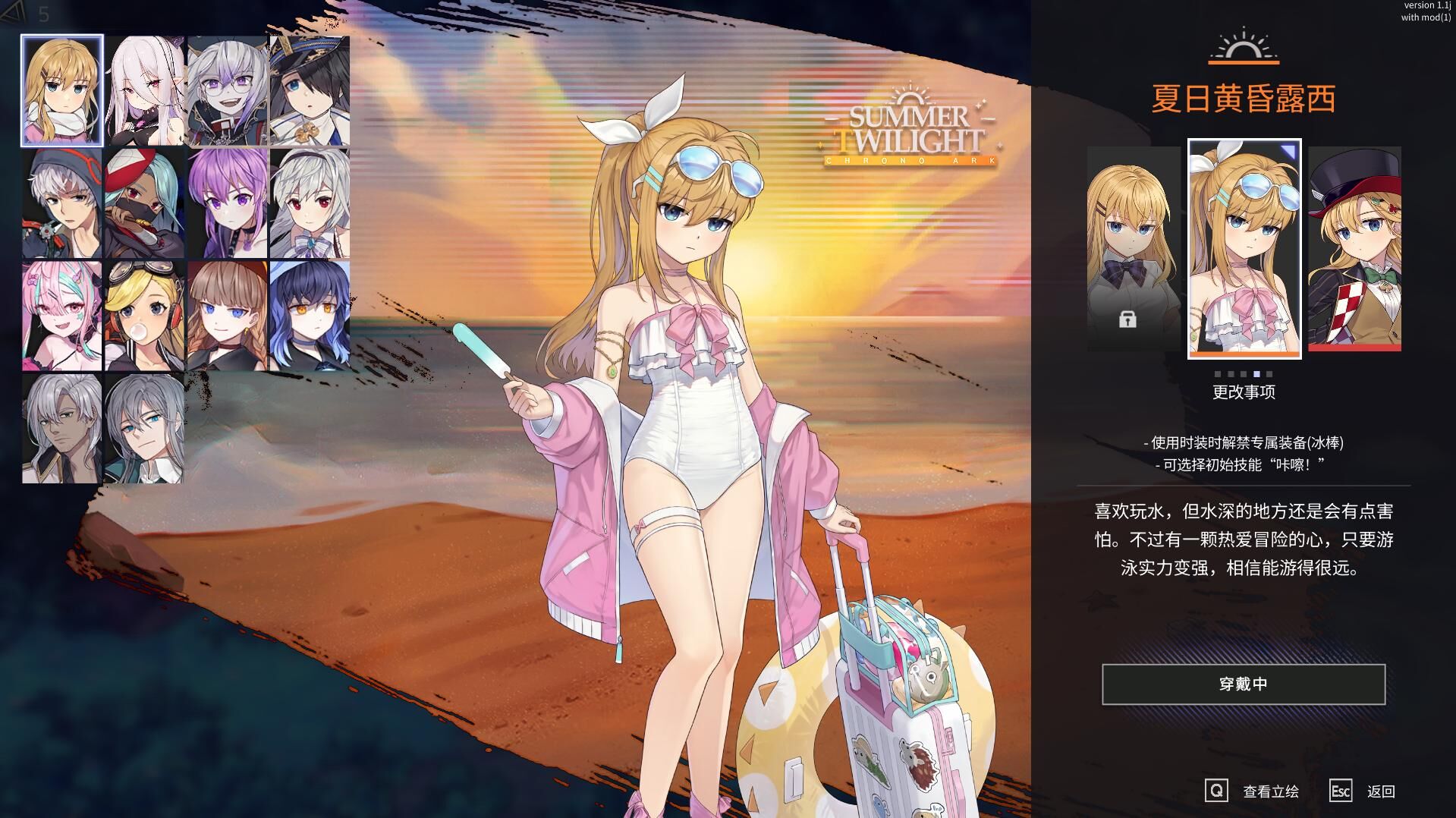Select the hooded gray-haired boy portrait
The image size is (1456, 818).
[61, 203]
